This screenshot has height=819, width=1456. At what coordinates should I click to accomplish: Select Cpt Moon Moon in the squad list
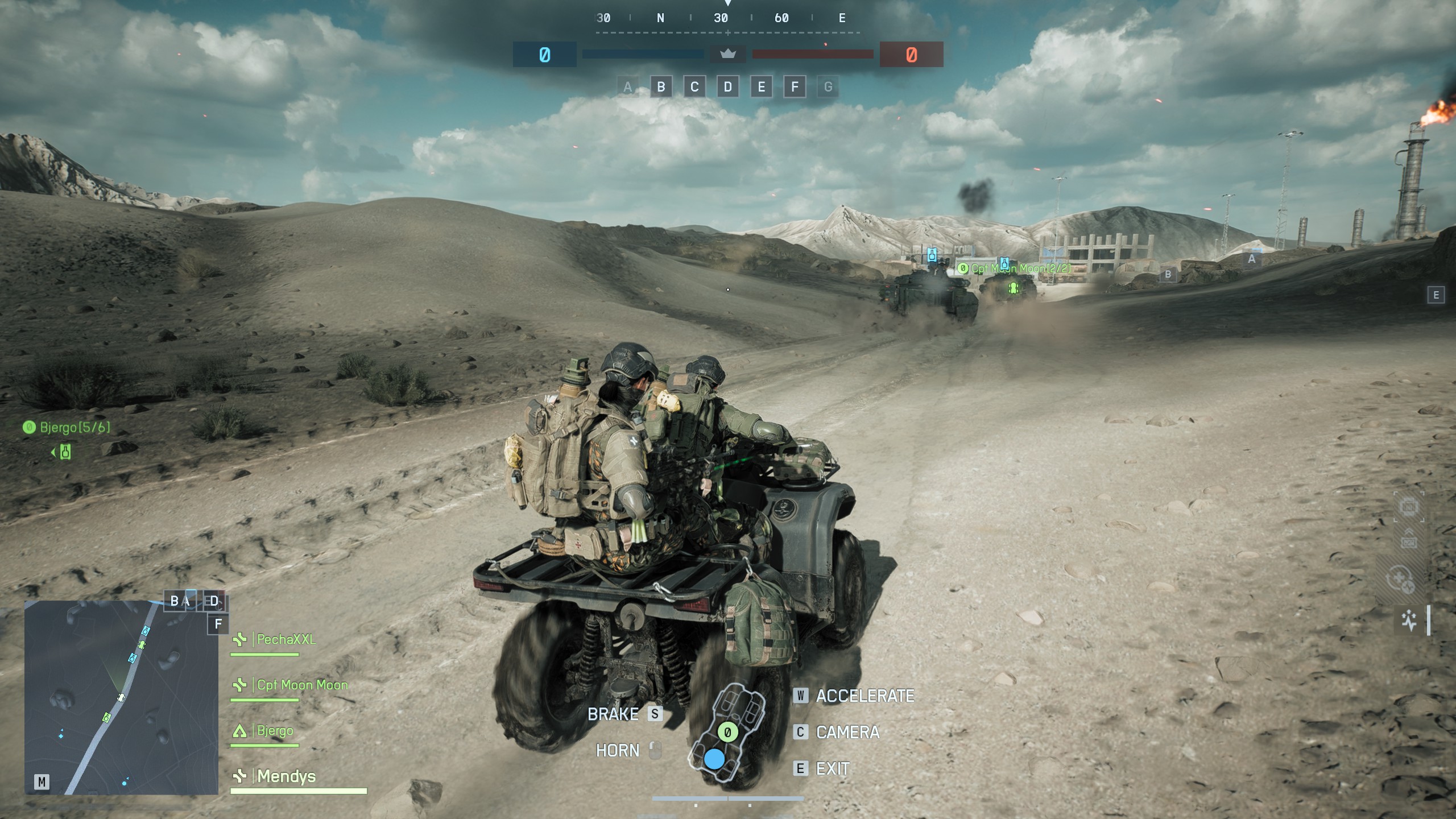(301, 685)
